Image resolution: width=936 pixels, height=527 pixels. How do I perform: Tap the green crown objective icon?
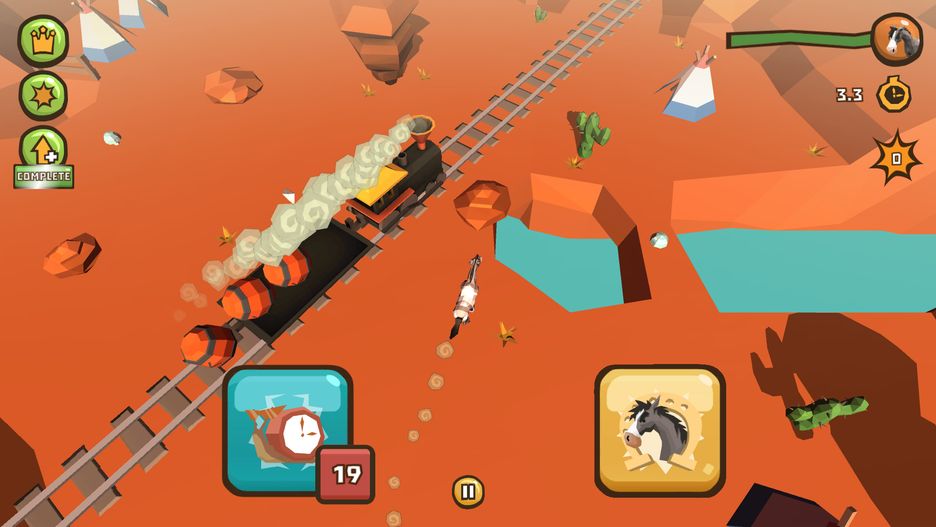(43, 40)
